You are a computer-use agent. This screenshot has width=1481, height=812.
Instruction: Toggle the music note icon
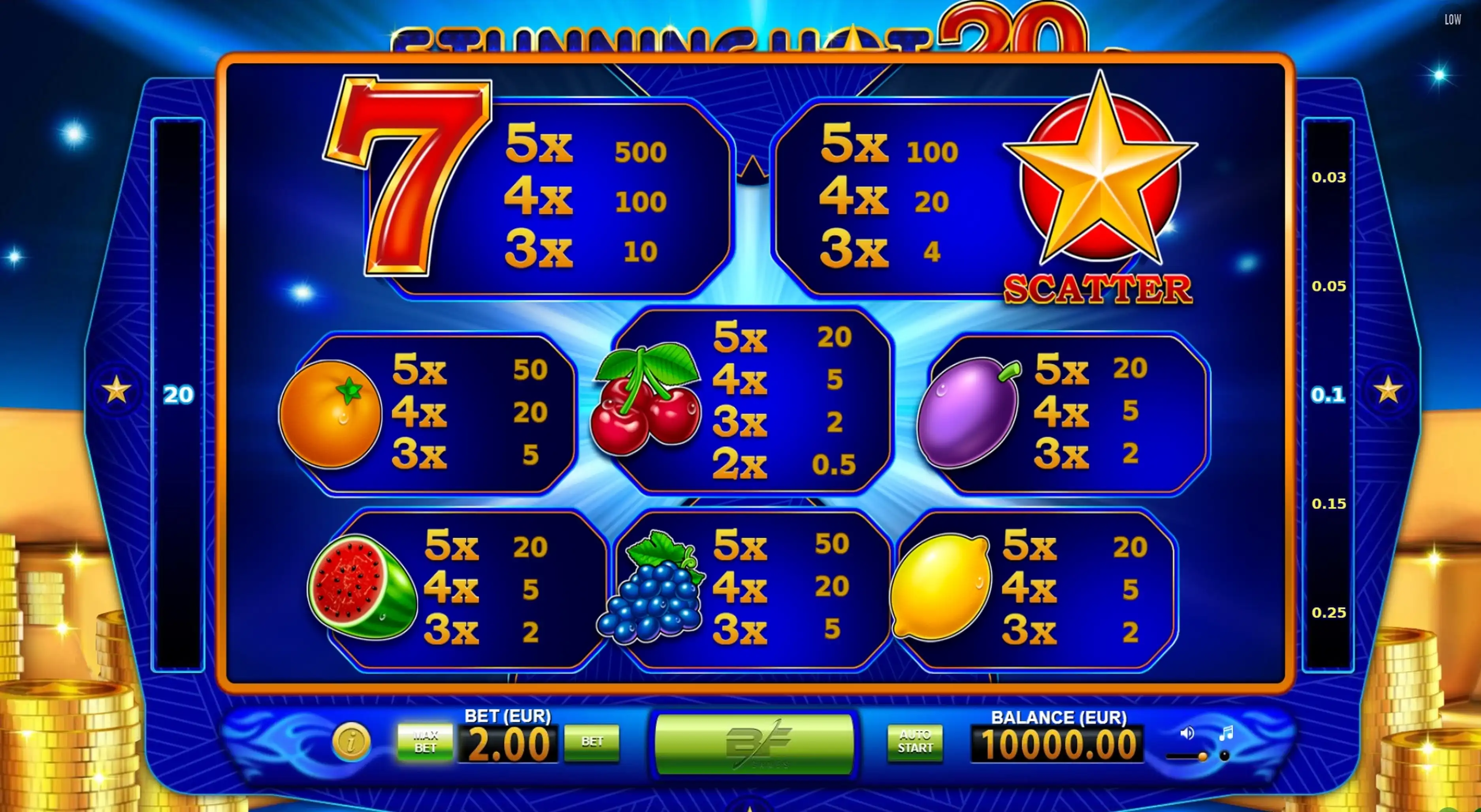pyautogui.click(x=1226, y=733)
